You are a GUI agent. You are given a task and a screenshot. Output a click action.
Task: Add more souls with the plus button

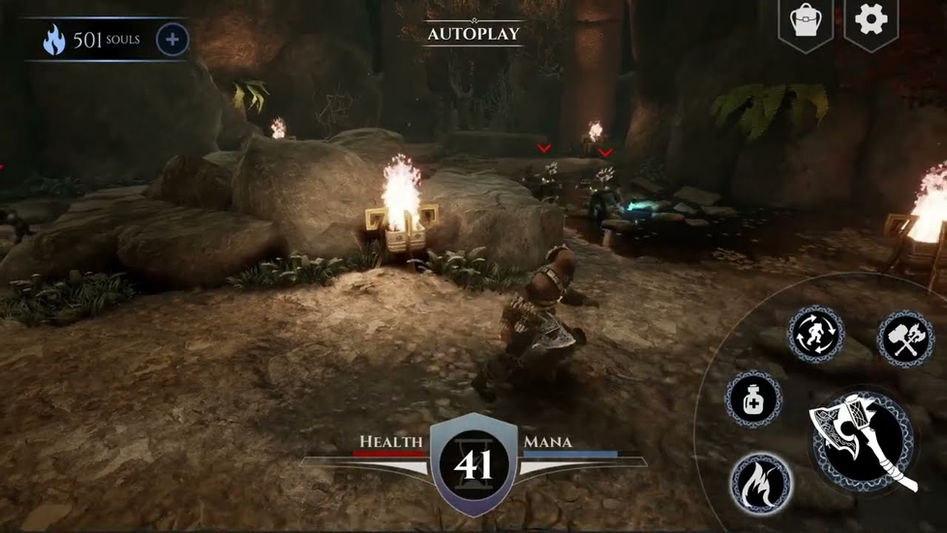click(x=172, y=40)
